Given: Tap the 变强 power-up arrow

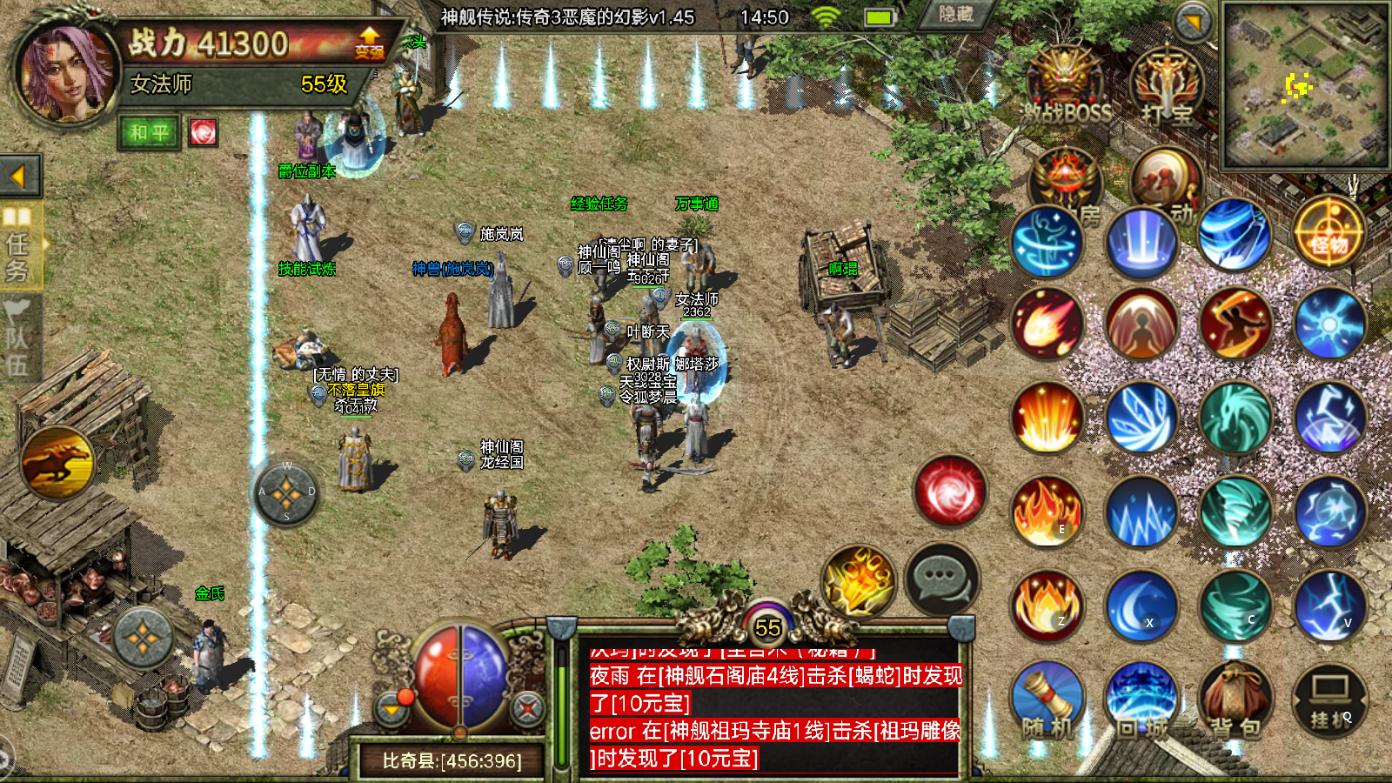Looking at the screenshot, I should (368, 42).
